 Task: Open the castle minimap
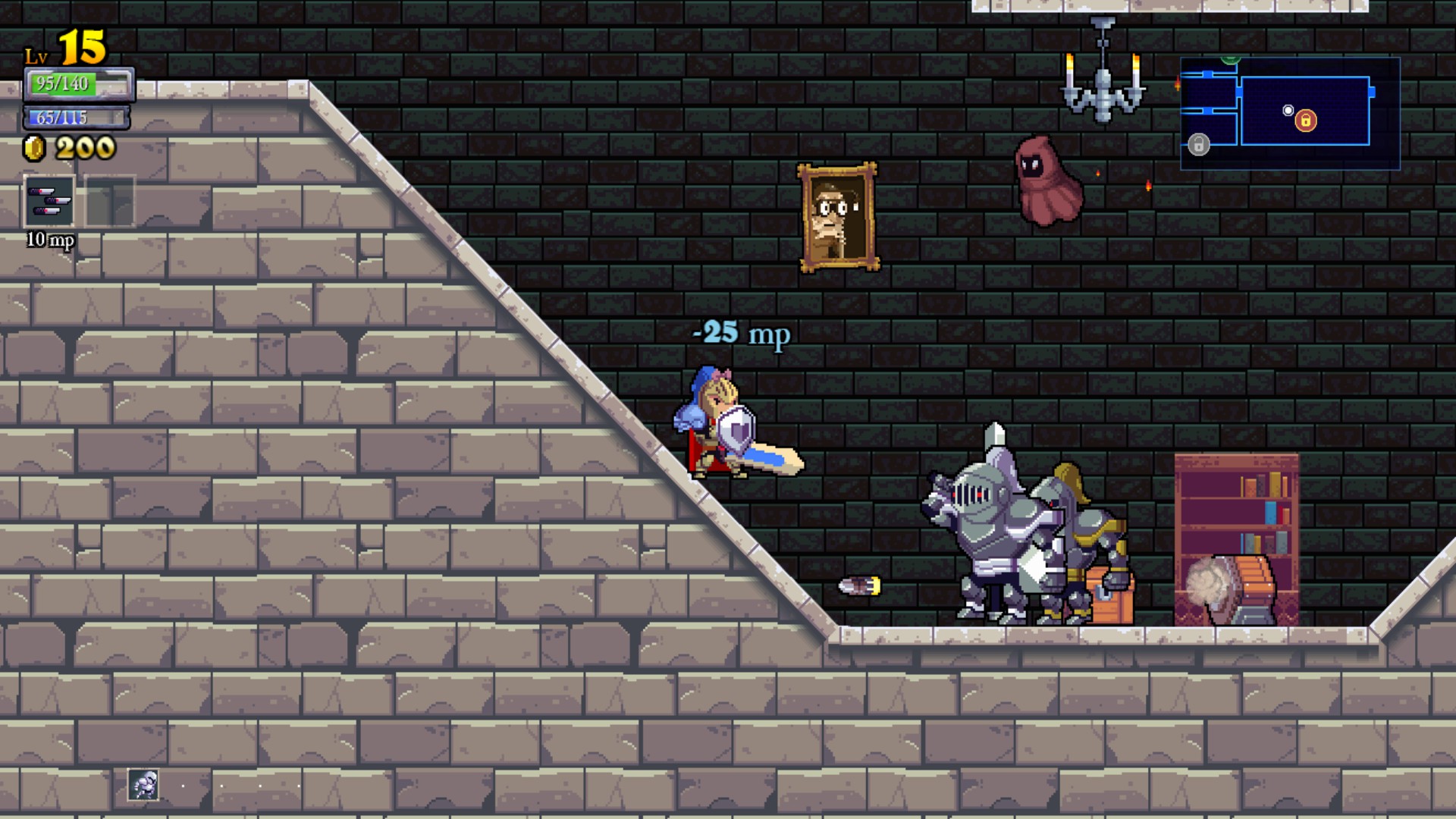pyautogui.click(x=1289, y=114)
